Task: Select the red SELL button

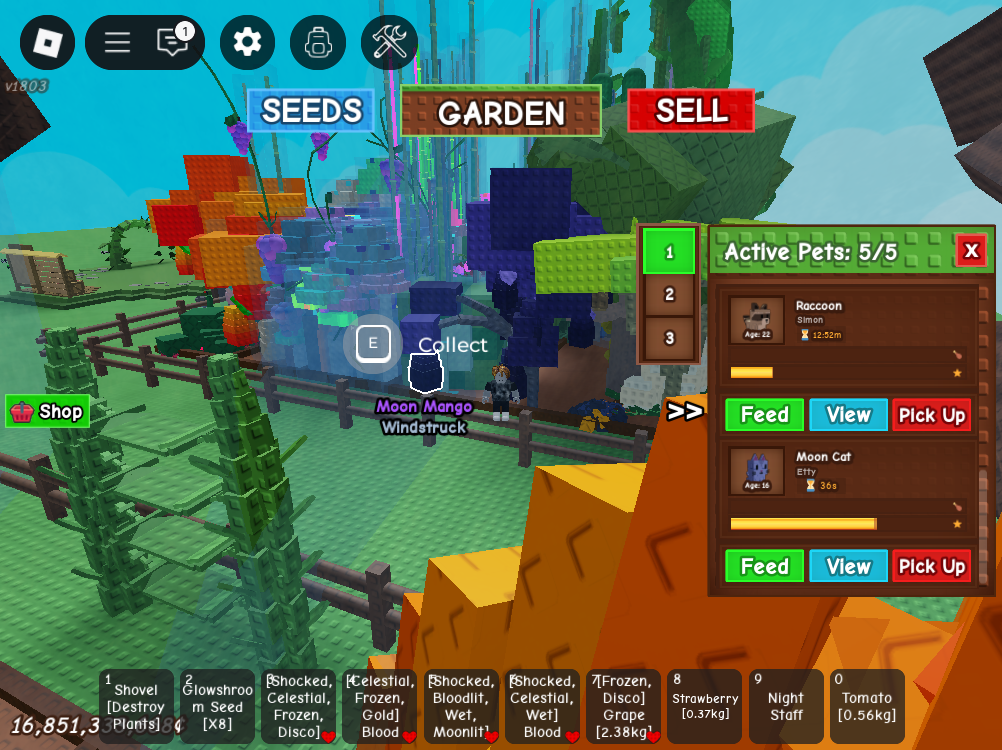Action: click(x=691, y=110)
